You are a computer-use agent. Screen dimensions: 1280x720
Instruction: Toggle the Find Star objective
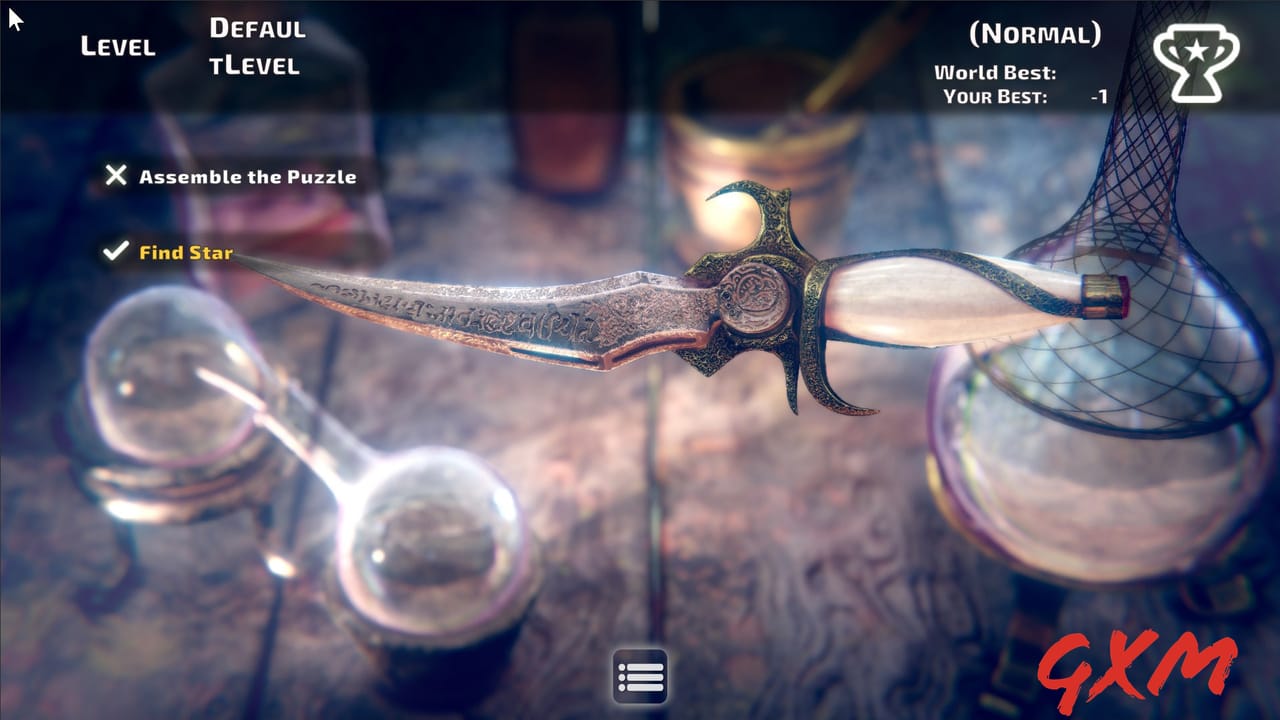pos(185,253)
